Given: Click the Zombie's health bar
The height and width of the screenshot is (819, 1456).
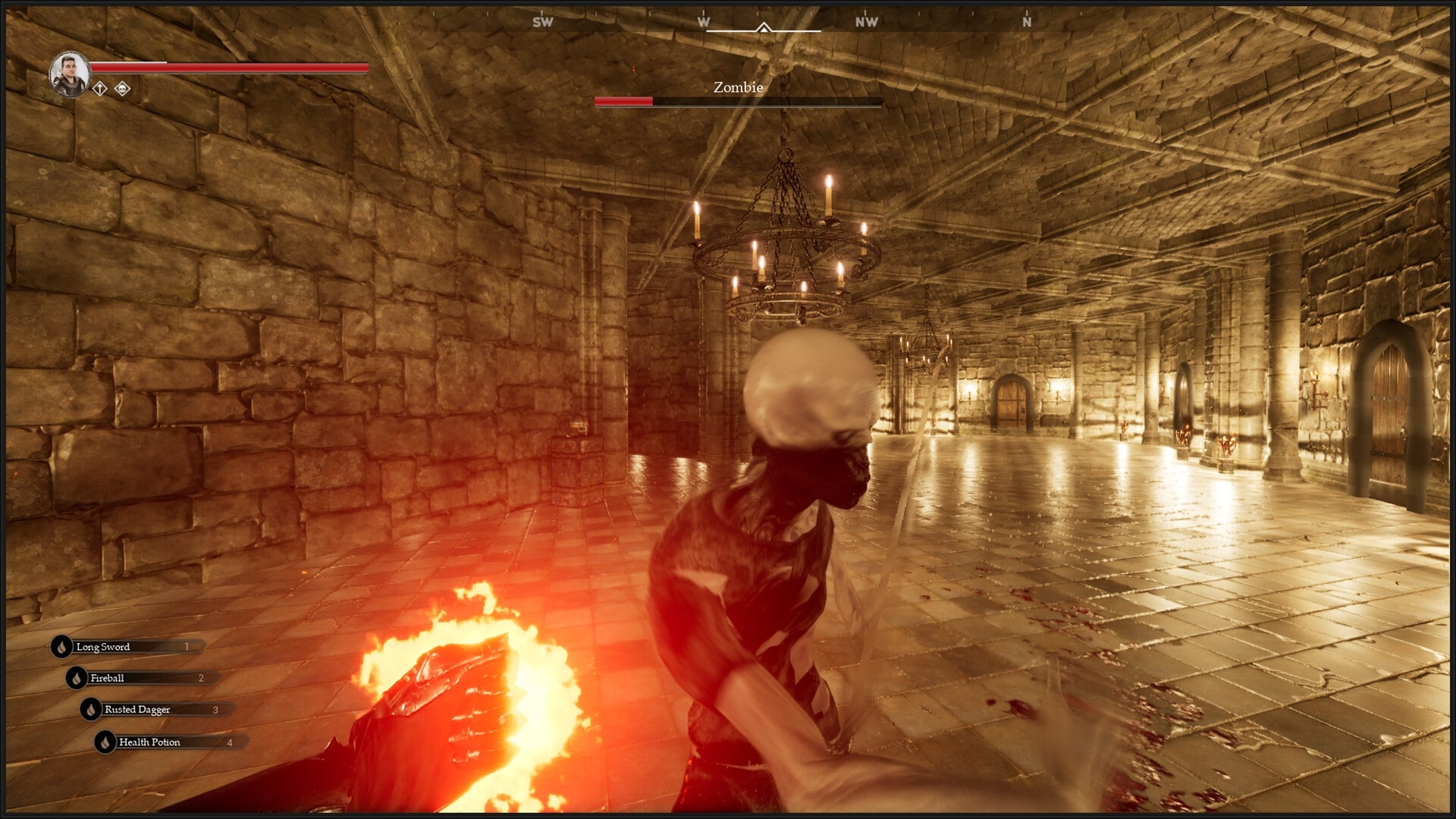Looking at the screenshot, I should coord(739,101).
